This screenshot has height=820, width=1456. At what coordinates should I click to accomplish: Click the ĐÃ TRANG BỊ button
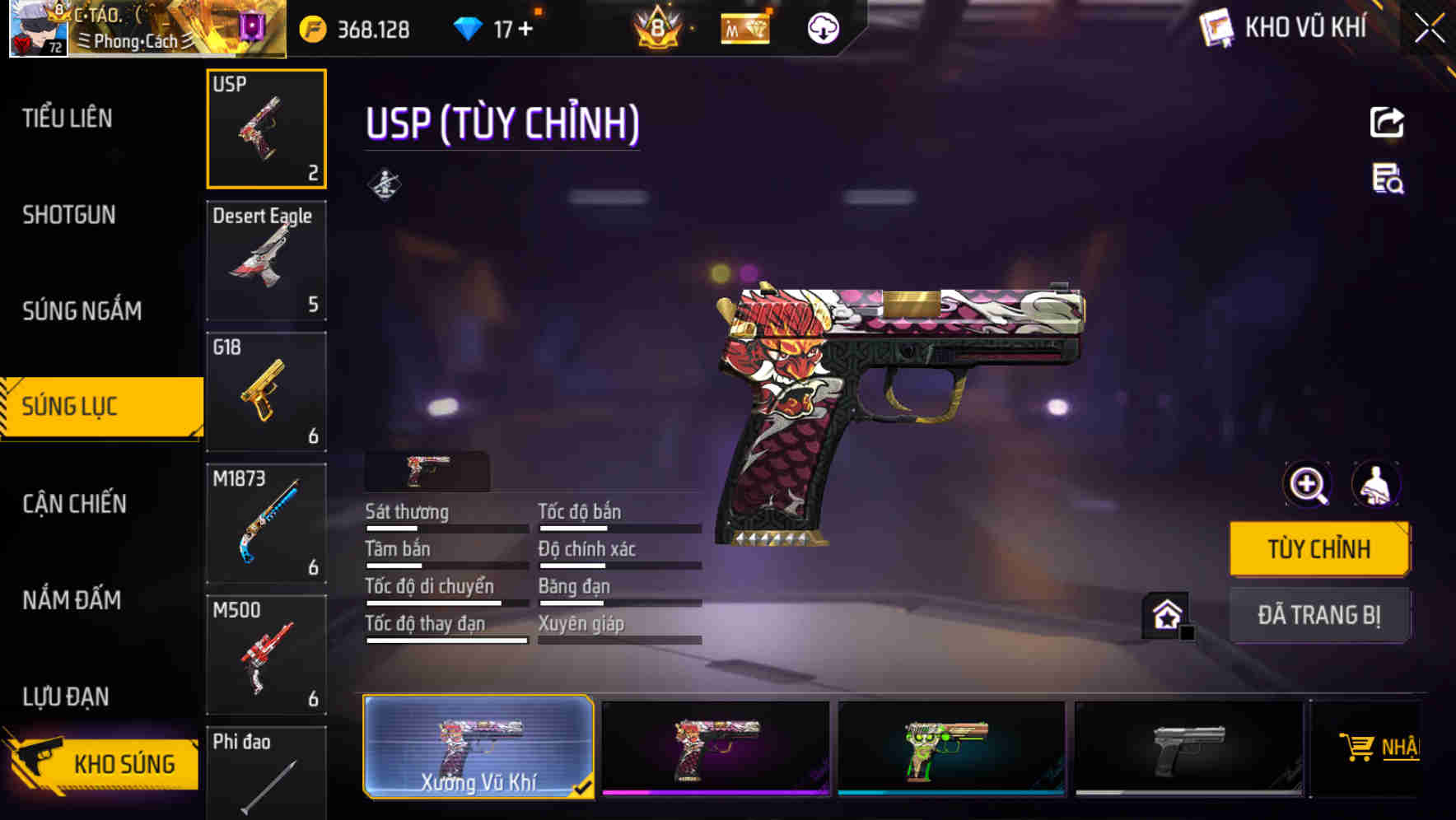point(1319,614)
